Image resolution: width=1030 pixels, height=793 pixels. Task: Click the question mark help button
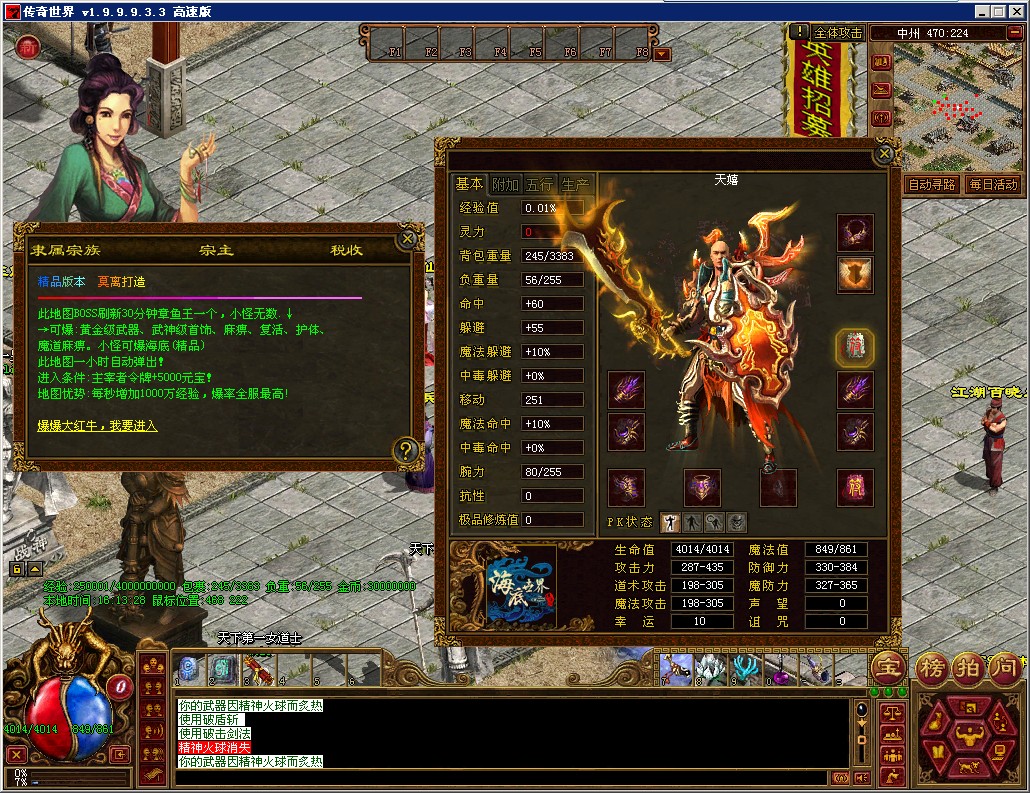405,450
